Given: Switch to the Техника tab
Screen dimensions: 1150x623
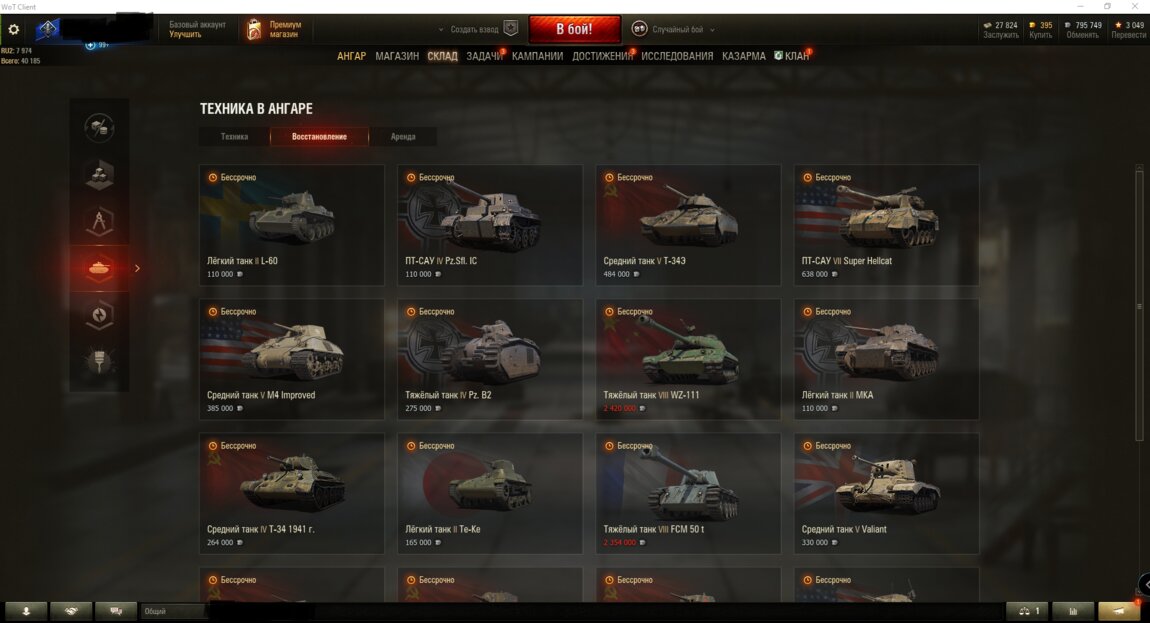Looking at the screenshot, I should tap(234, 136).
